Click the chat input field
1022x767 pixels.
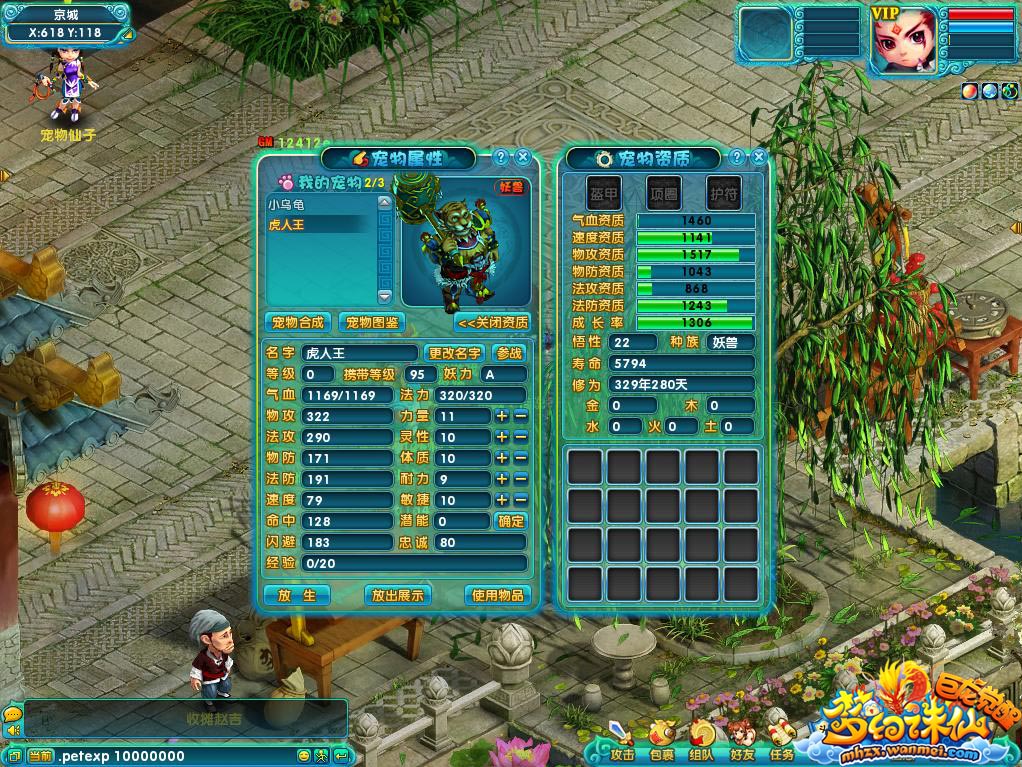tap(175, 756)
